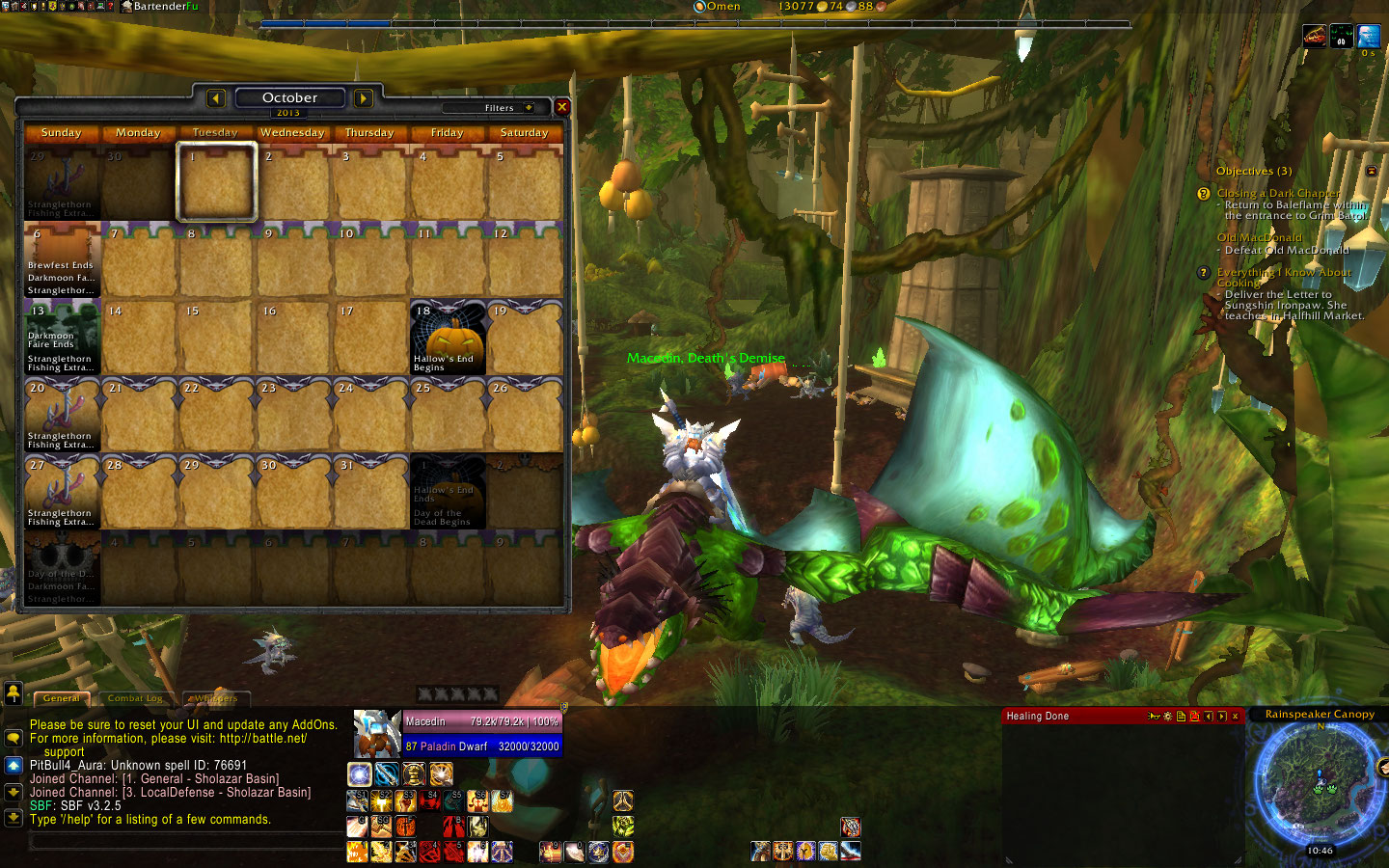Go to the previous calendar month

click(216, 98)
